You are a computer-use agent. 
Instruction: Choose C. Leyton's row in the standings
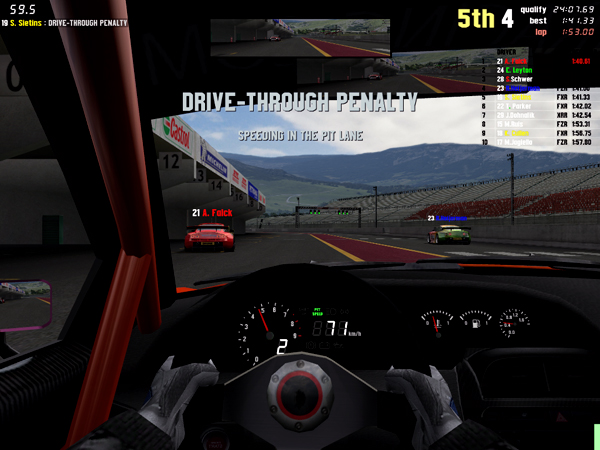point(517,70)
